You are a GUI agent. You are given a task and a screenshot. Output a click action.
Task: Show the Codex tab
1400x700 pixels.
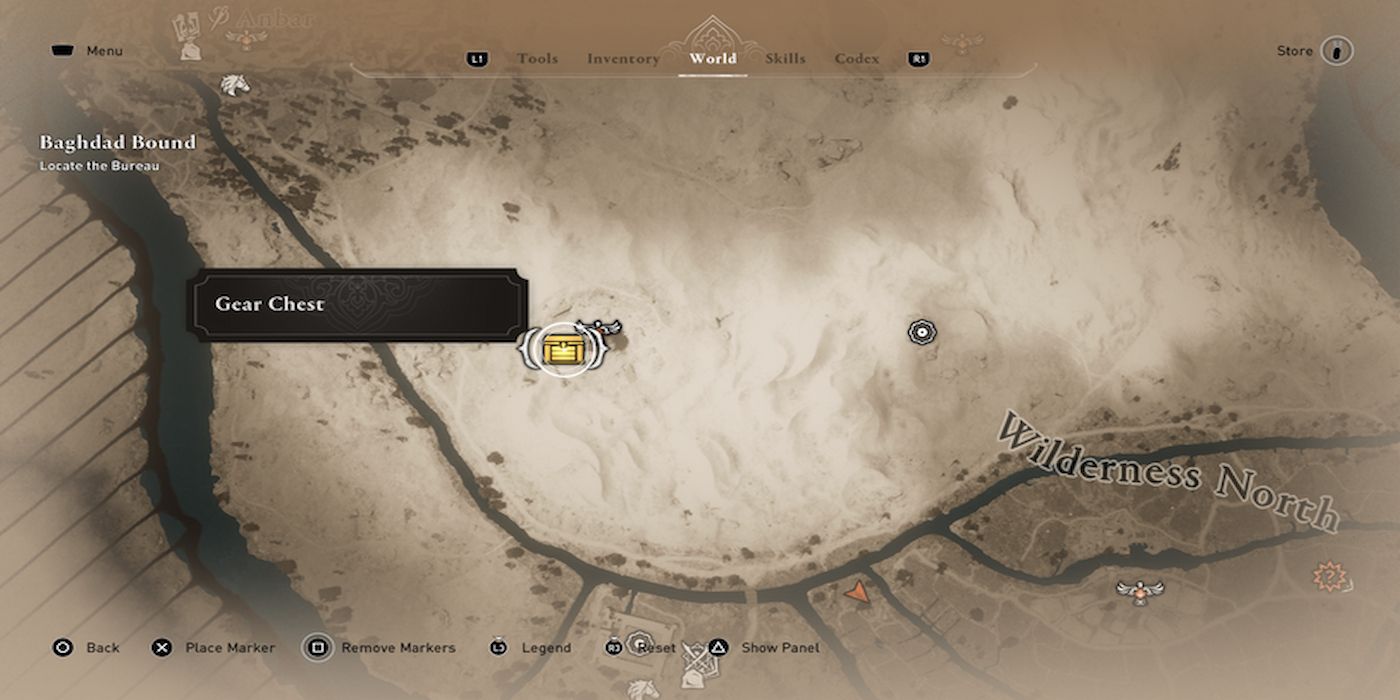coord(857,59)
